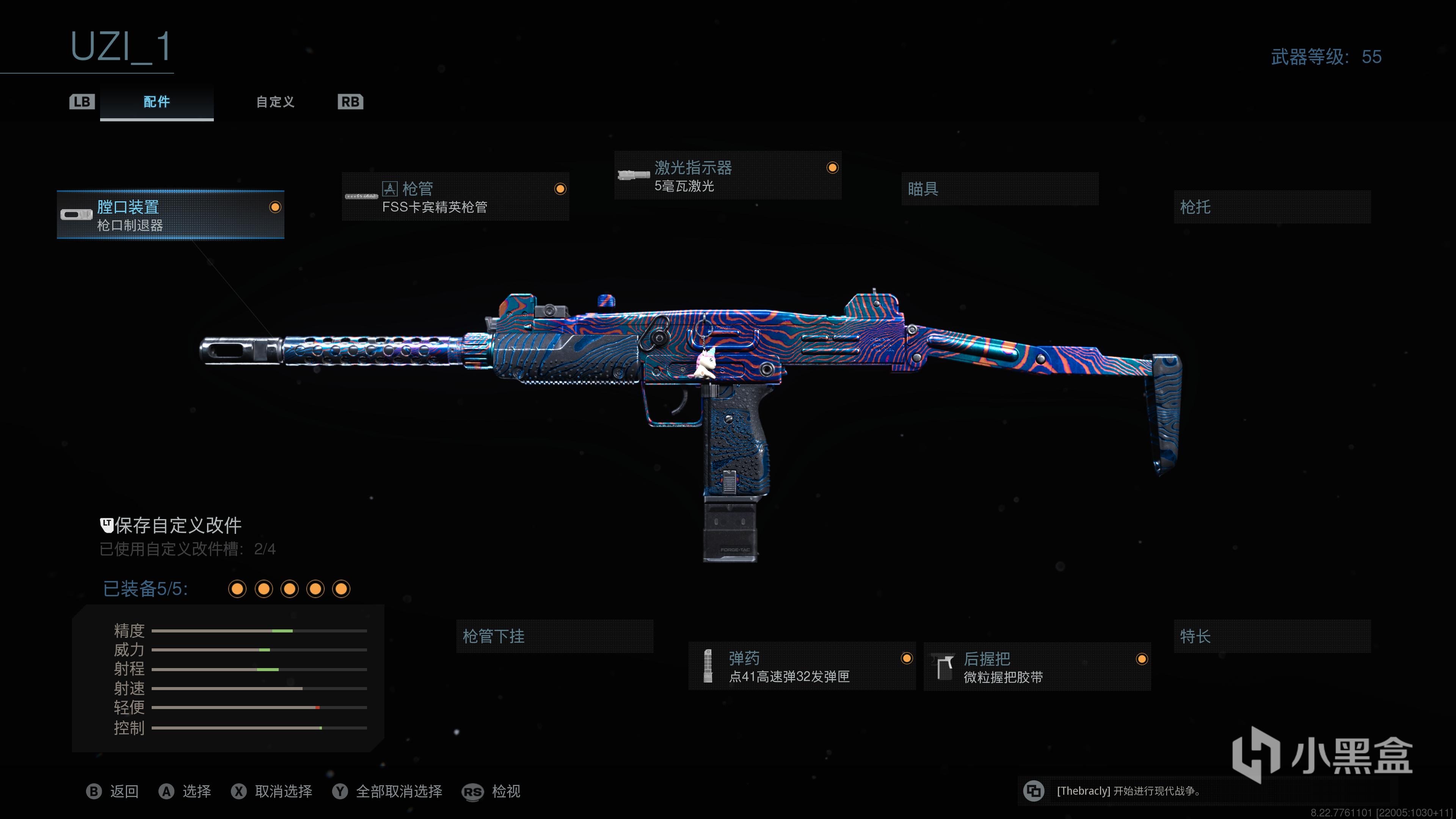This screenshot has width=1456, height=819.
Task: Choose the 激光指示器 laser slot
Action: point(728,175)
